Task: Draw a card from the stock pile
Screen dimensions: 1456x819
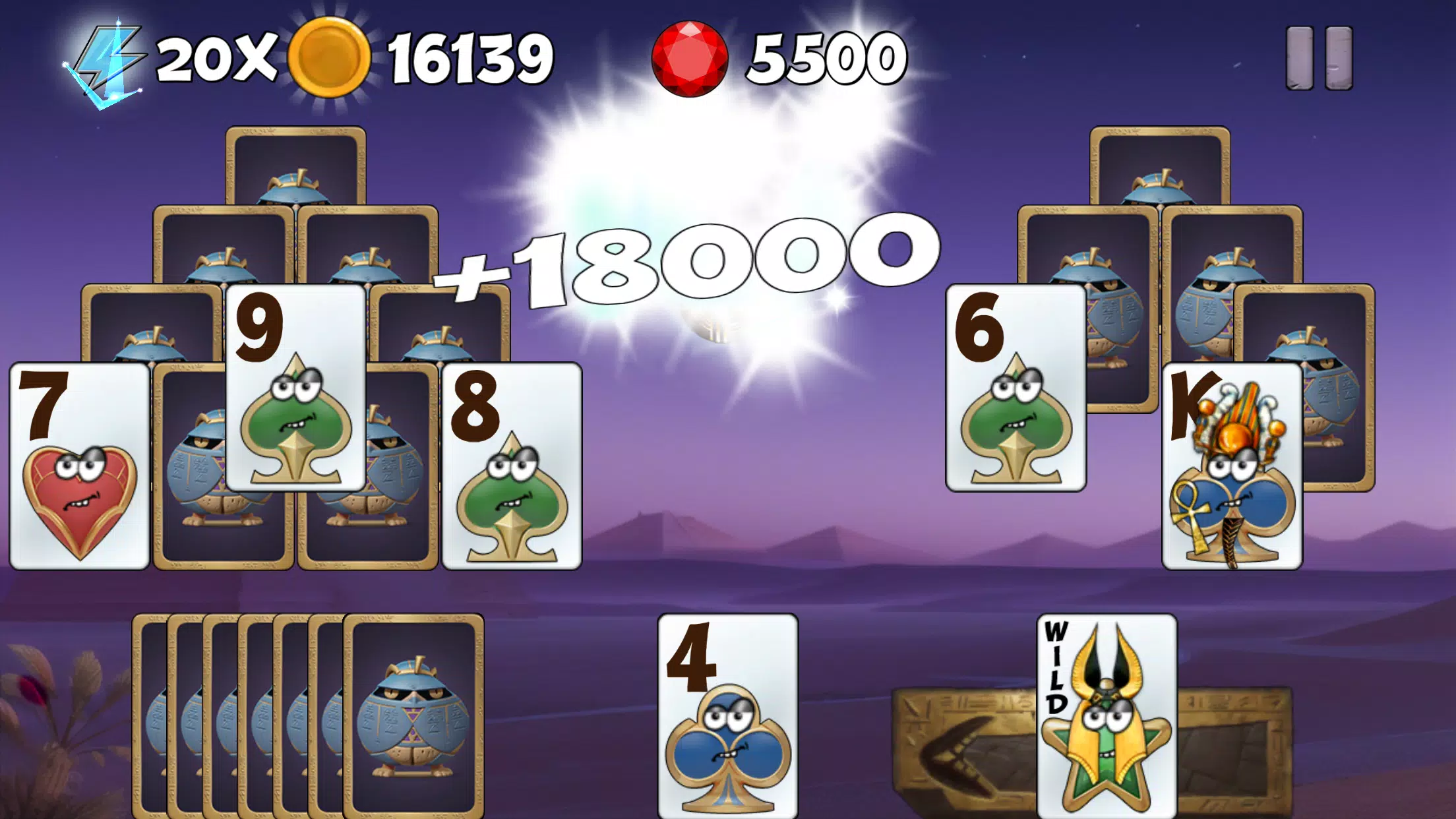Action: [413, 715]
